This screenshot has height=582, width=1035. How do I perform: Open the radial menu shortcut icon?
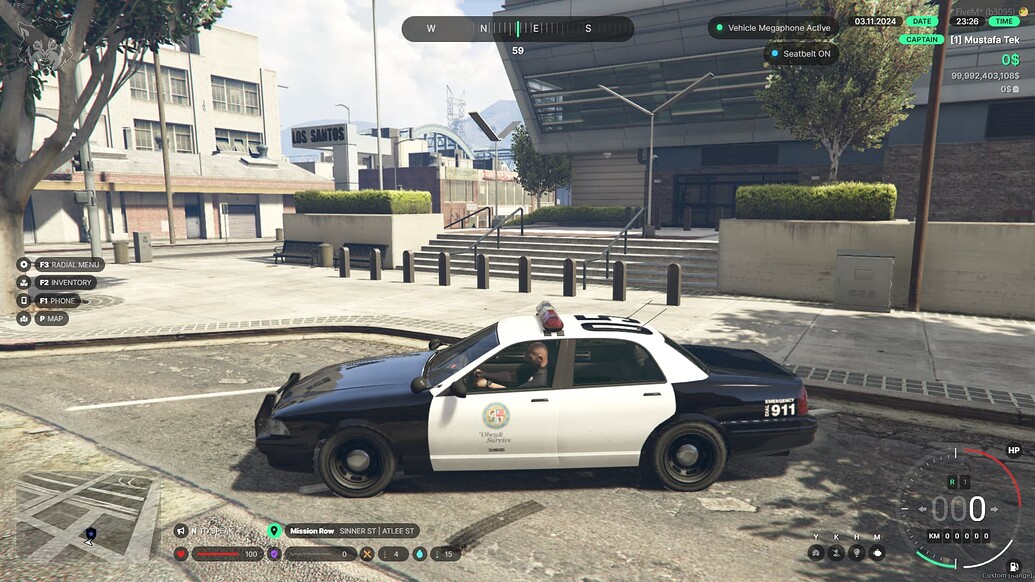tap(24, 265)
